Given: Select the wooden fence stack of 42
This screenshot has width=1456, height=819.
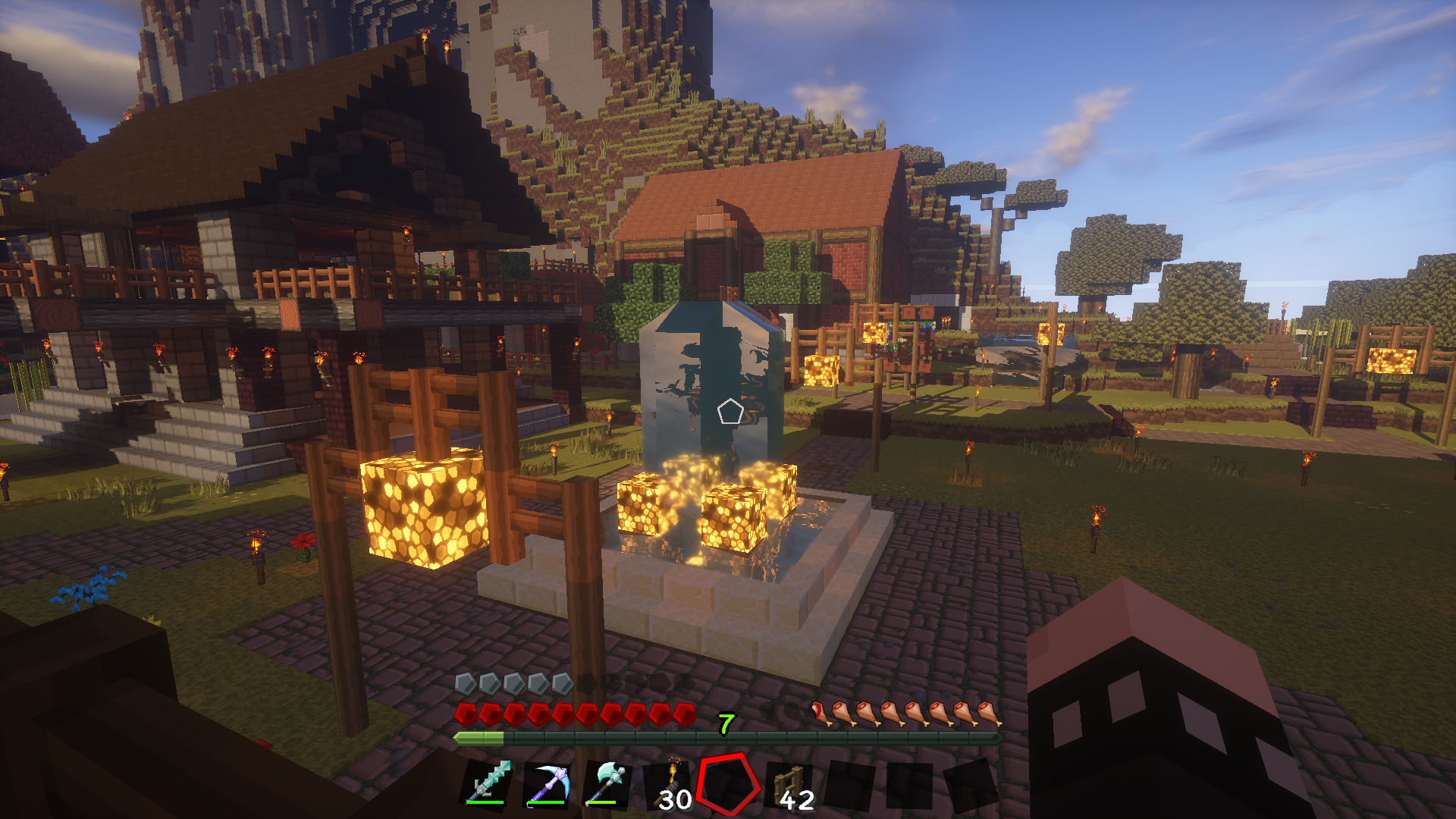Looking at the screenshot, I should pyautogui.click(x=790, y=786).
